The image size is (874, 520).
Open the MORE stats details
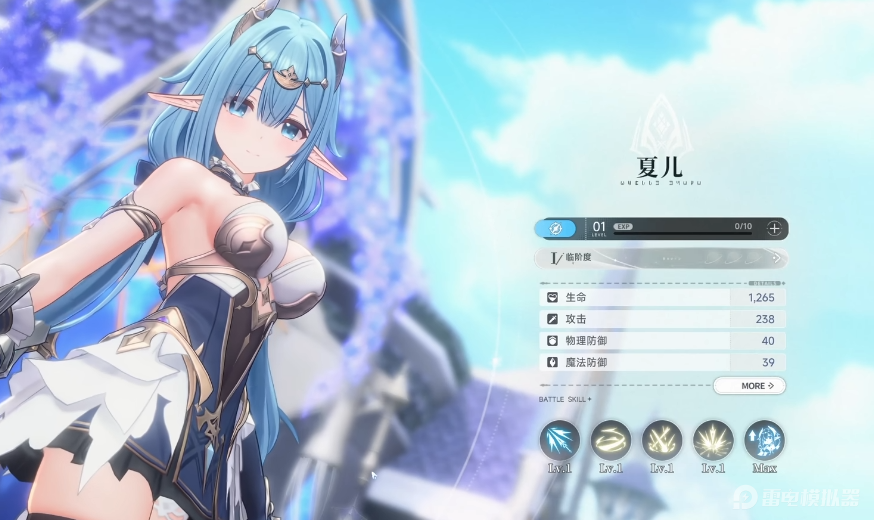pyautogui.click(x=749, y=385)
